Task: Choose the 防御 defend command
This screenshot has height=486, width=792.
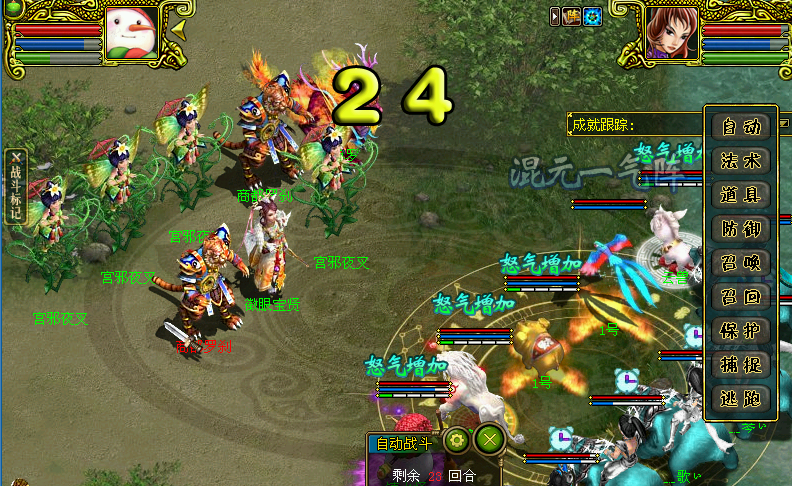Action: pos(741,229)
